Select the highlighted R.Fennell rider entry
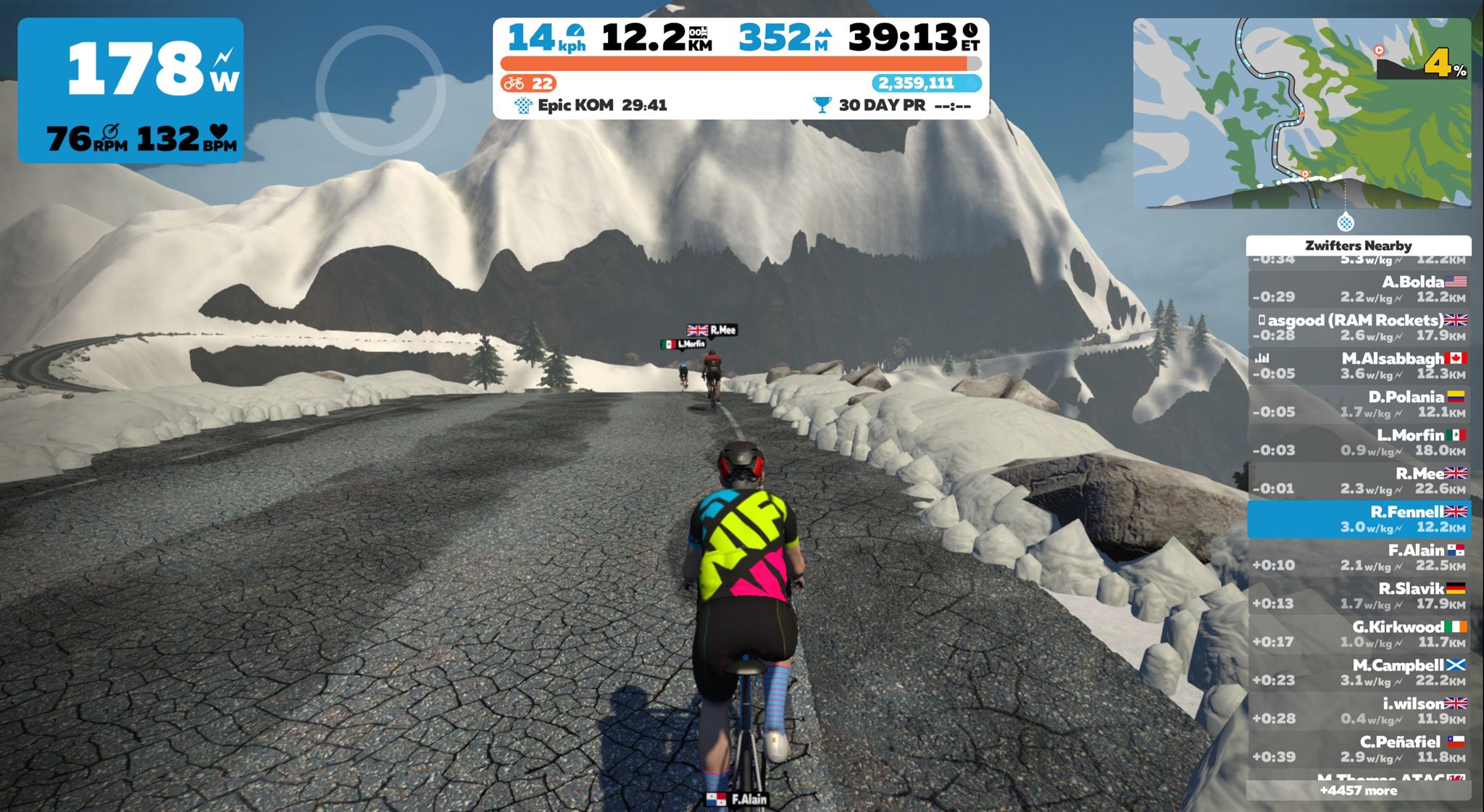1484x812 pixels. 1365,519
